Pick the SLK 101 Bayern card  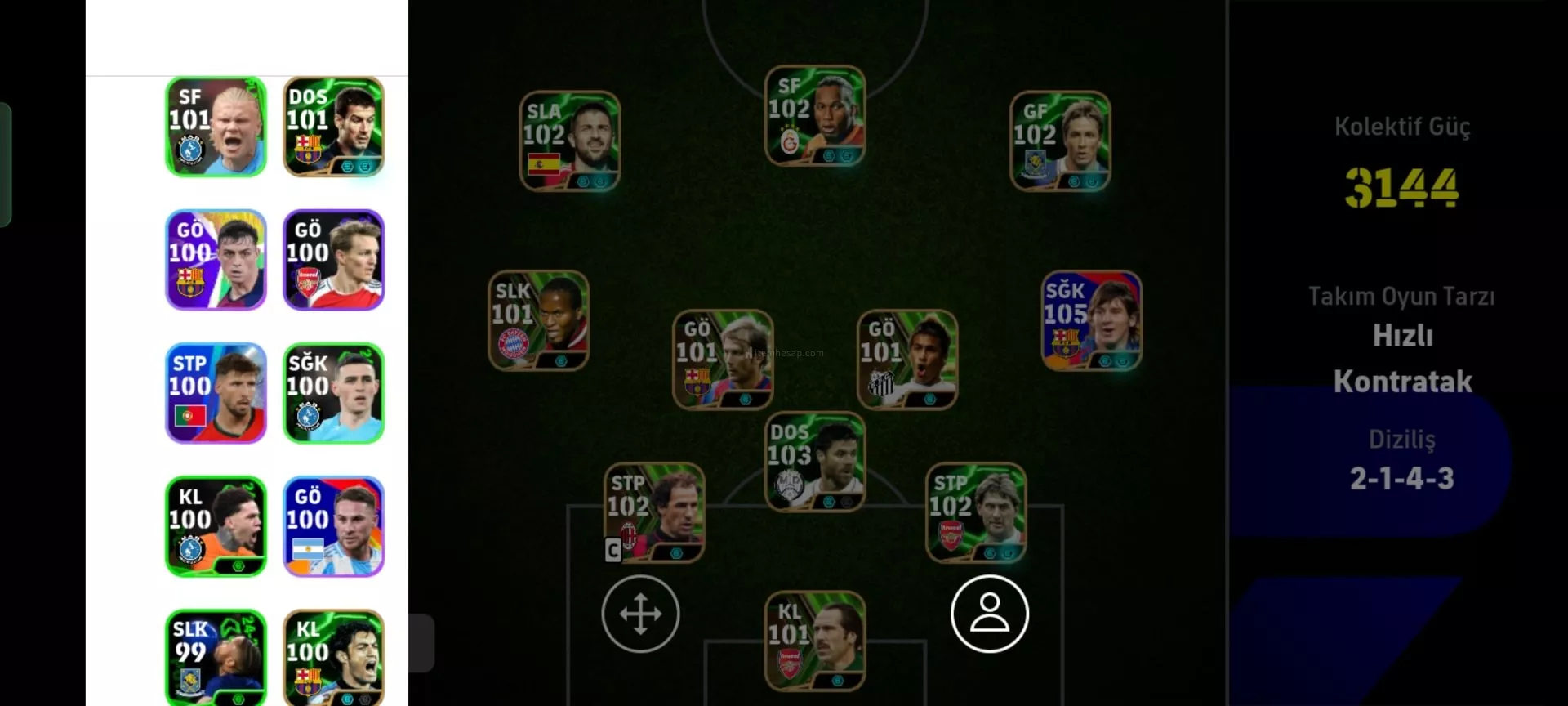pyautogui.click(x=538, y=320)
